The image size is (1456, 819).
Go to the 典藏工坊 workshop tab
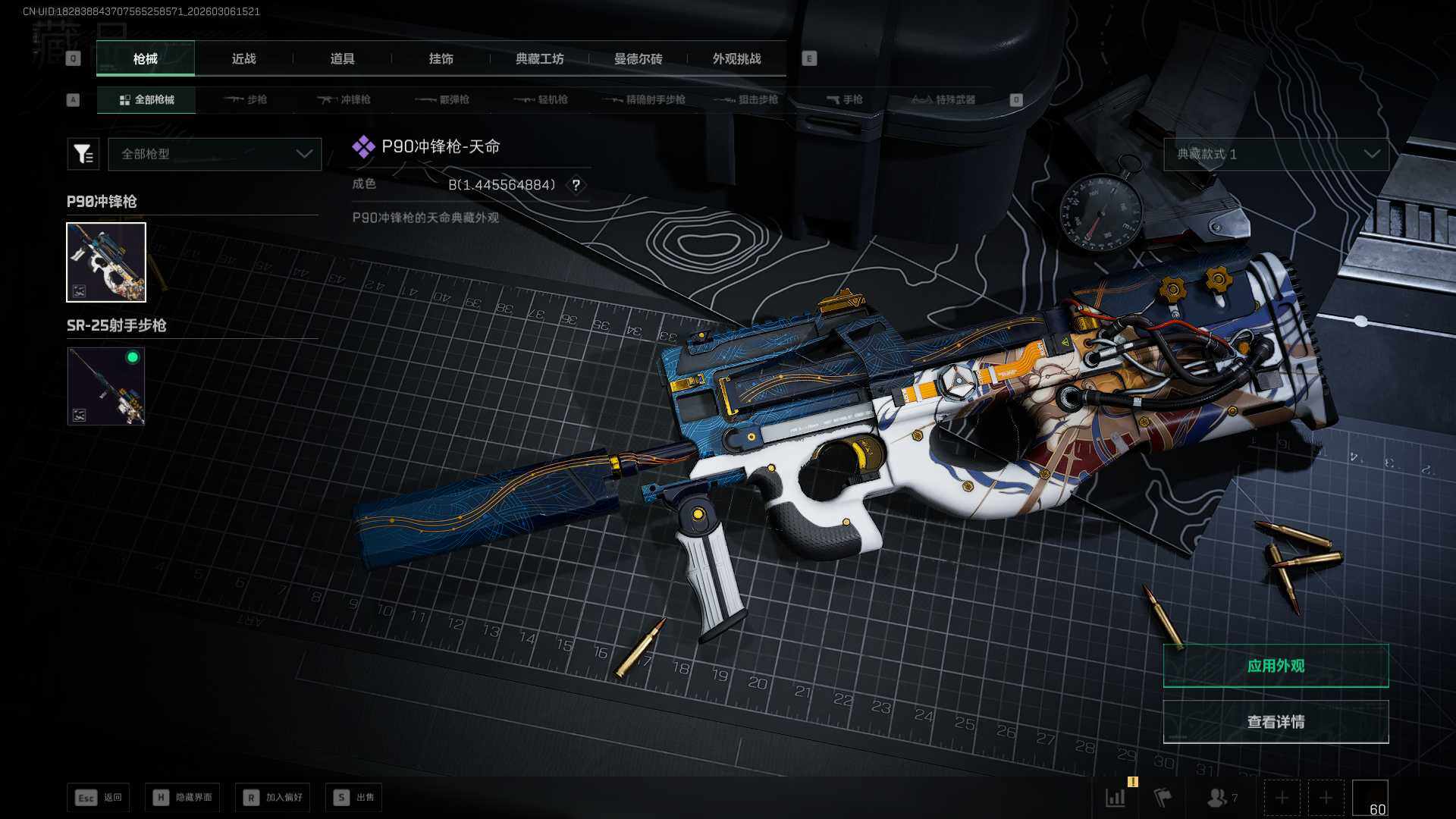[x=539, y=59]
